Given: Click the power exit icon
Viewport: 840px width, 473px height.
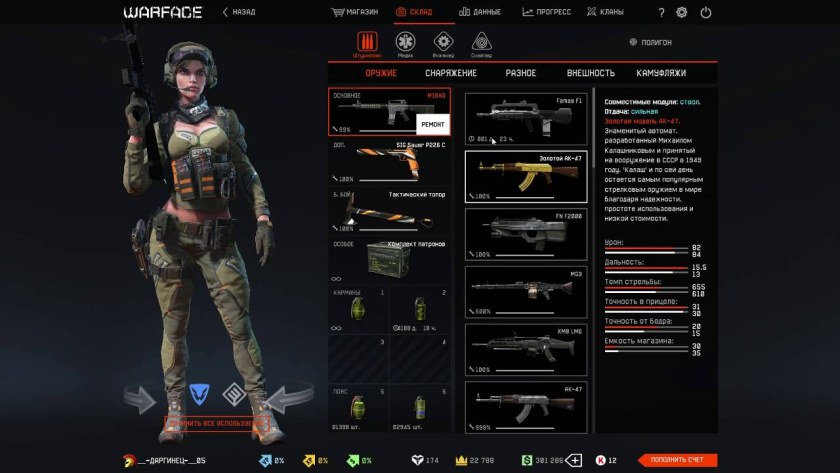Looking at the screenshot, I should [x=706, y=13].
